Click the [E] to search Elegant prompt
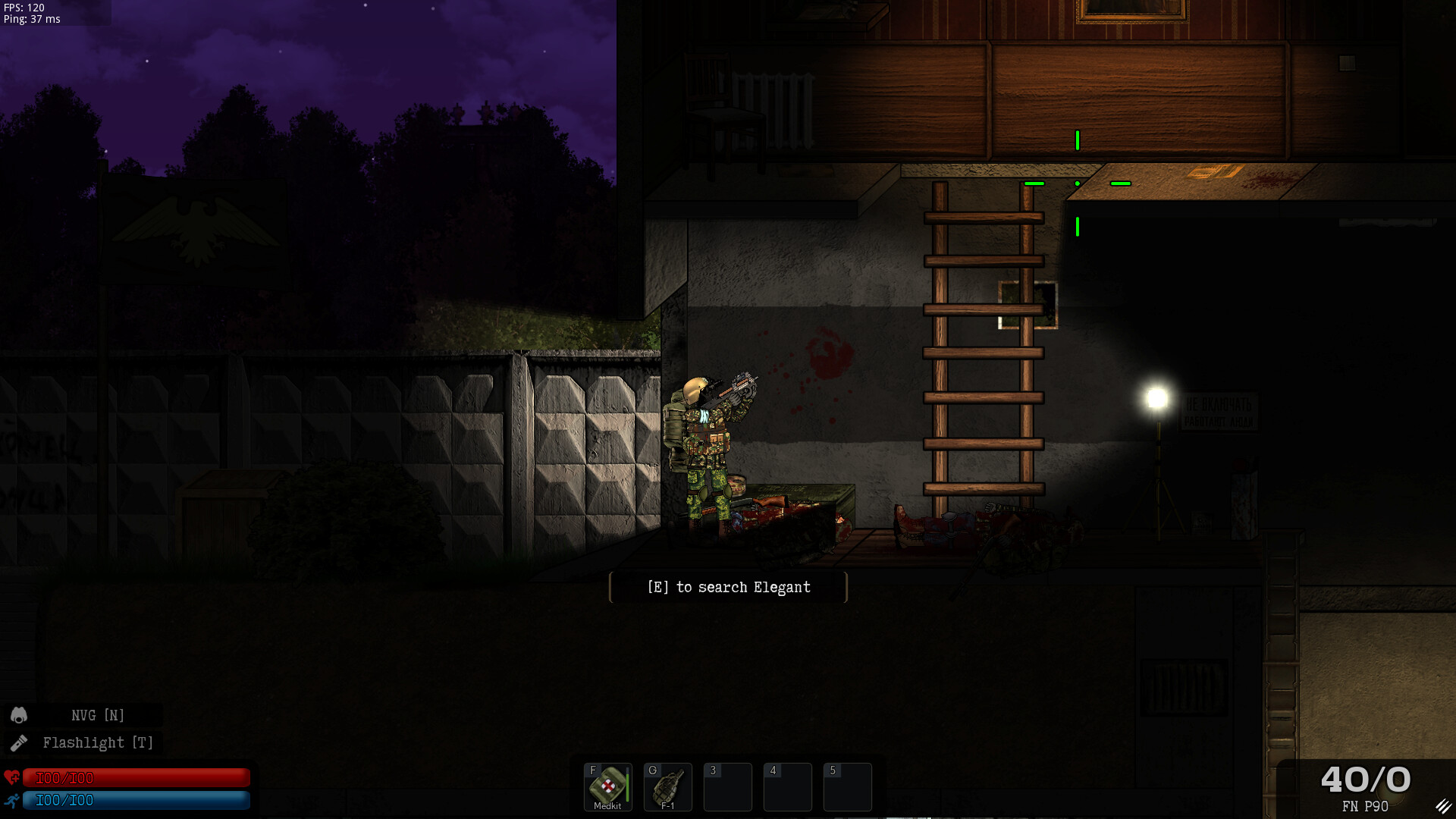This screenshot has width=1456, height=819. tap(727, 586)
